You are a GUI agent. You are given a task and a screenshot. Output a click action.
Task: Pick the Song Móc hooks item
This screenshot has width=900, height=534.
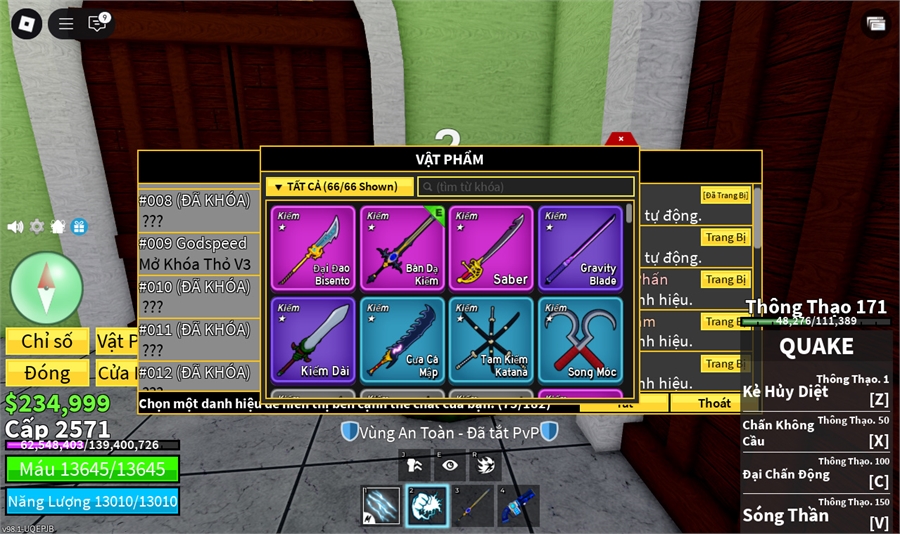[580, 339]
